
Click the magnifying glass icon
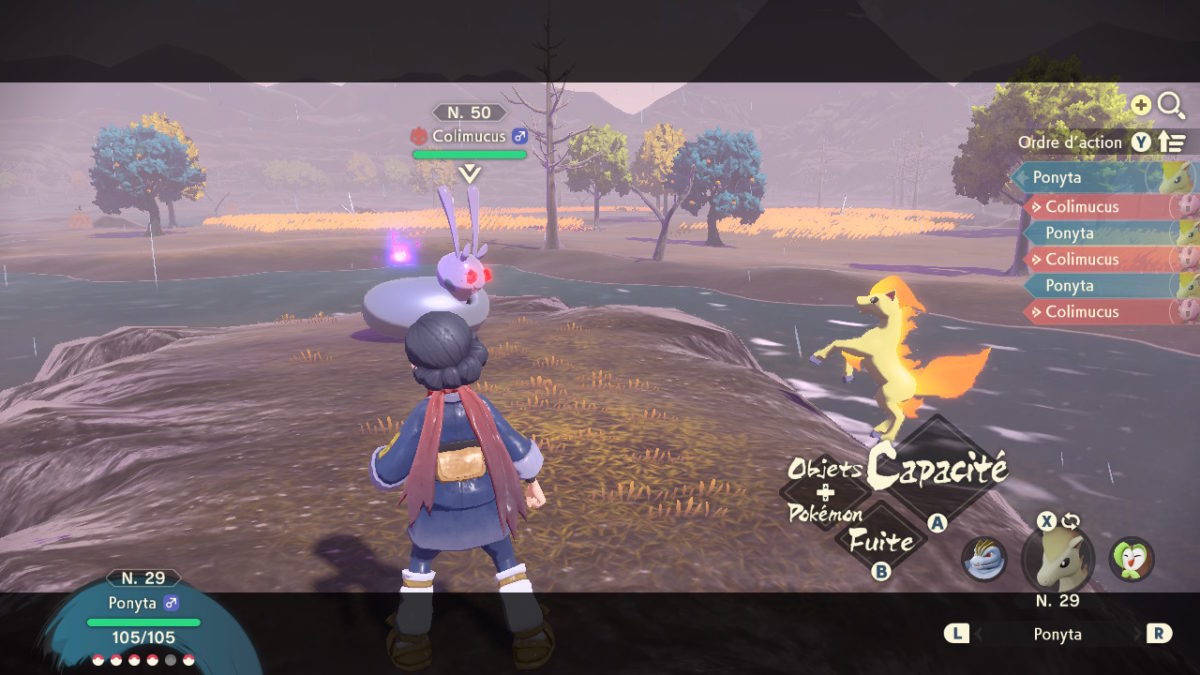coord(1170,105)
